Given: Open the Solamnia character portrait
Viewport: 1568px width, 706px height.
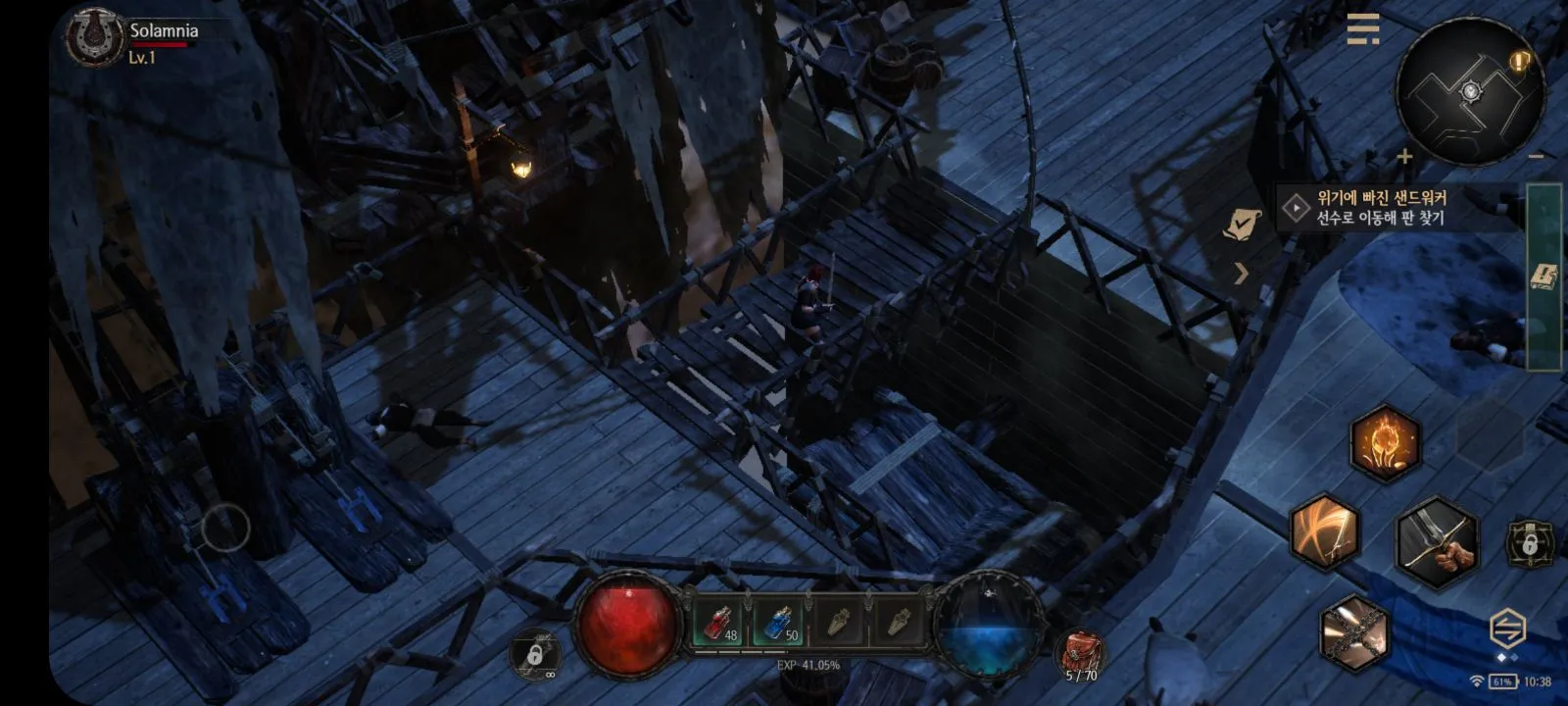Looking at the screenshot, I should pyautogui.click(x=94, y=37).
